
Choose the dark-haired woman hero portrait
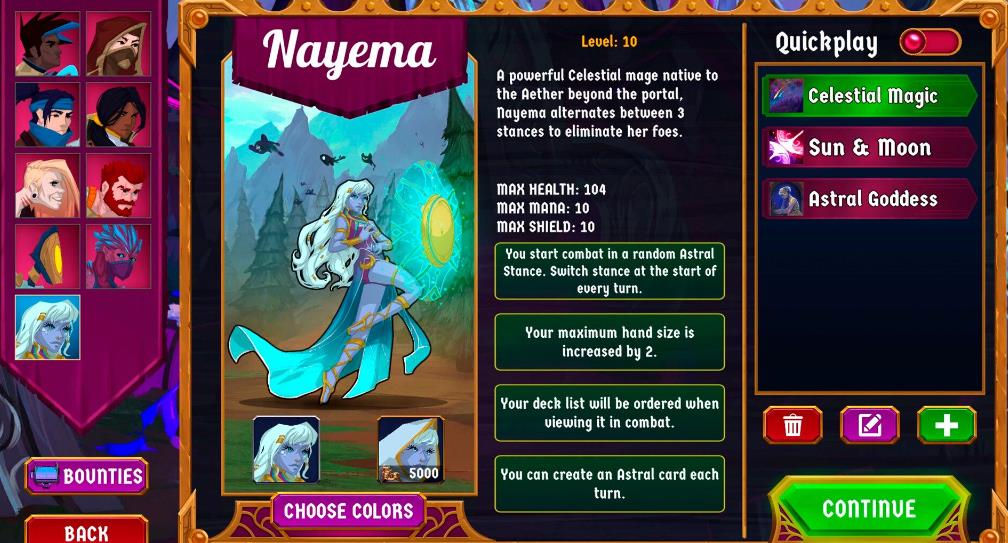point(118,115)
